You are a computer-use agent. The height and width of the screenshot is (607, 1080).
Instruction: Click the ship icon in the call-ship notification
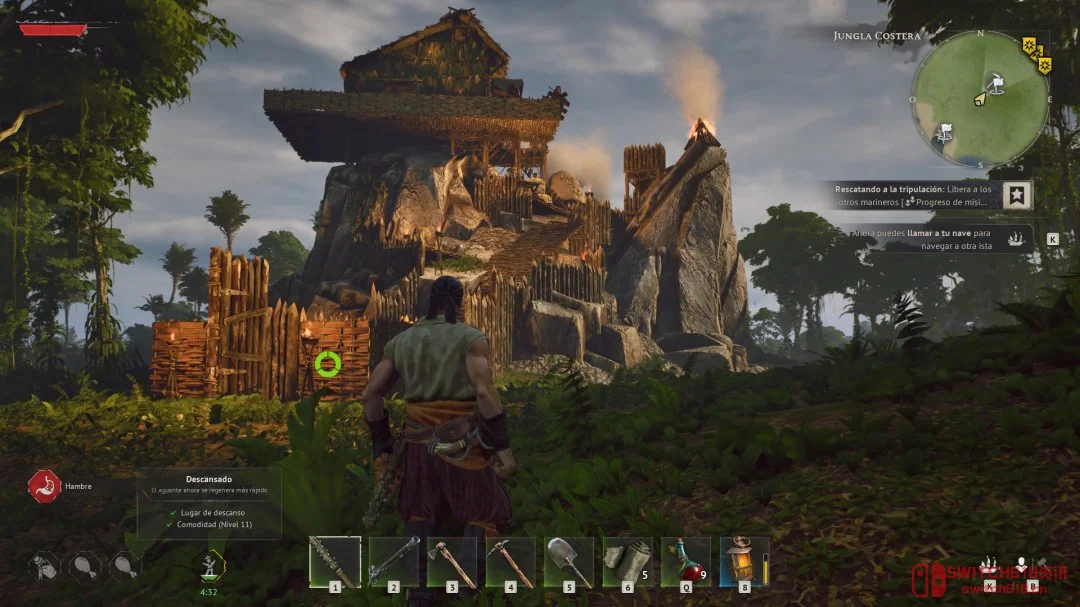tap(1015, 239)
